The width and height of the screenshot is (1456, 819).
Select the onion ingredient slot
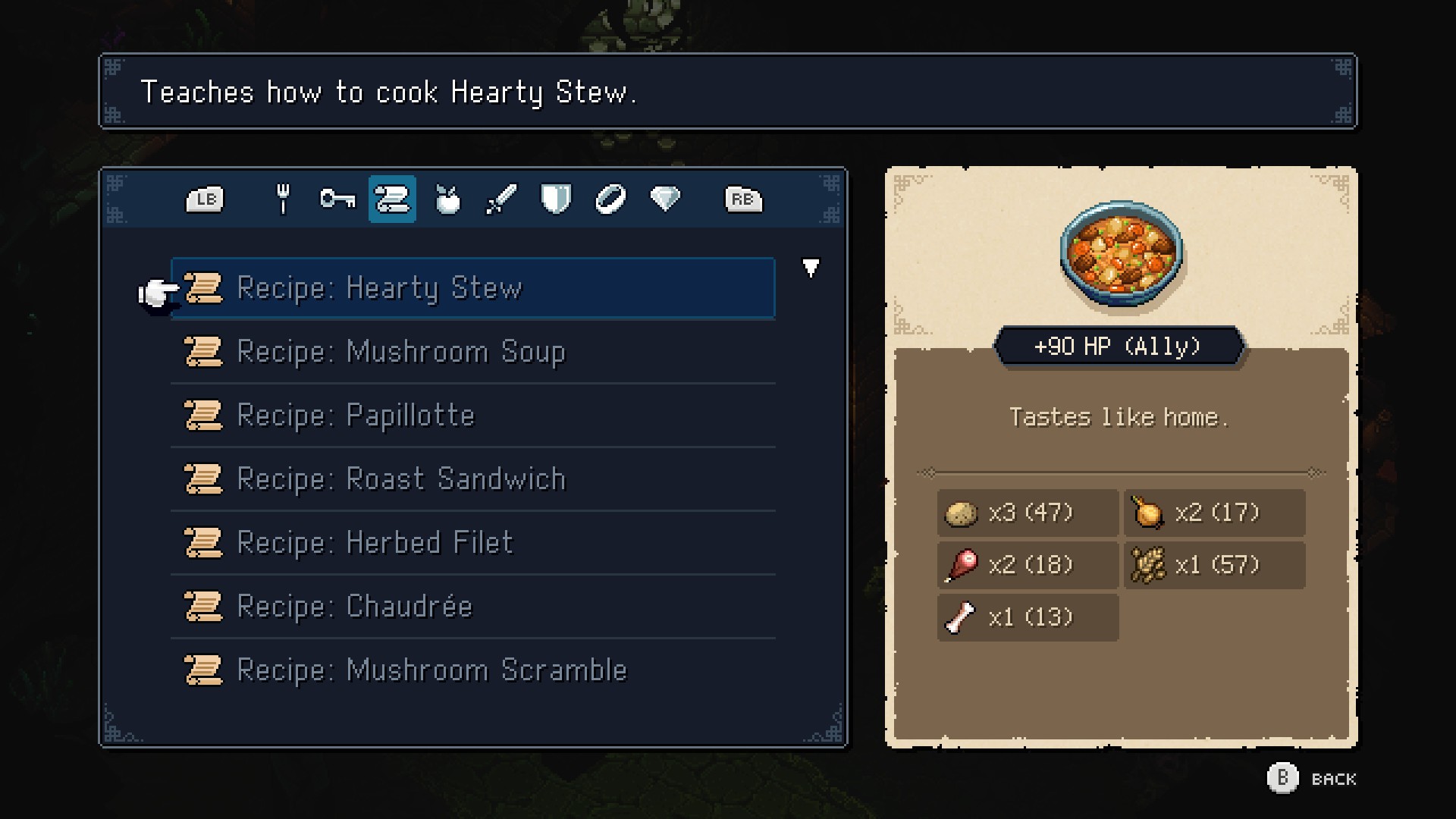coord(1214,513)
